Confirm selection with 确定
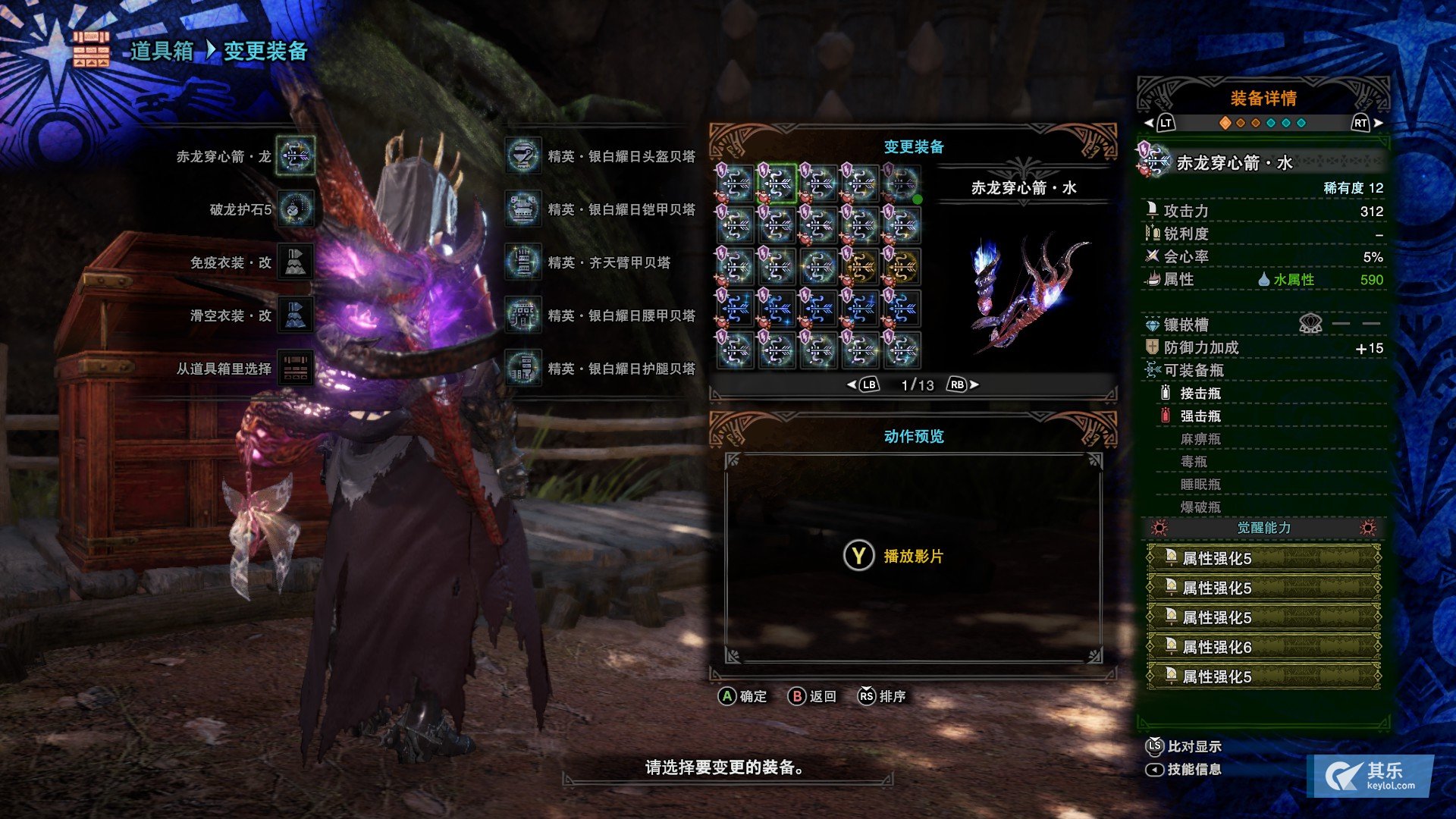The width and height of the screenshot is (1456, 819). click(743, 696)
